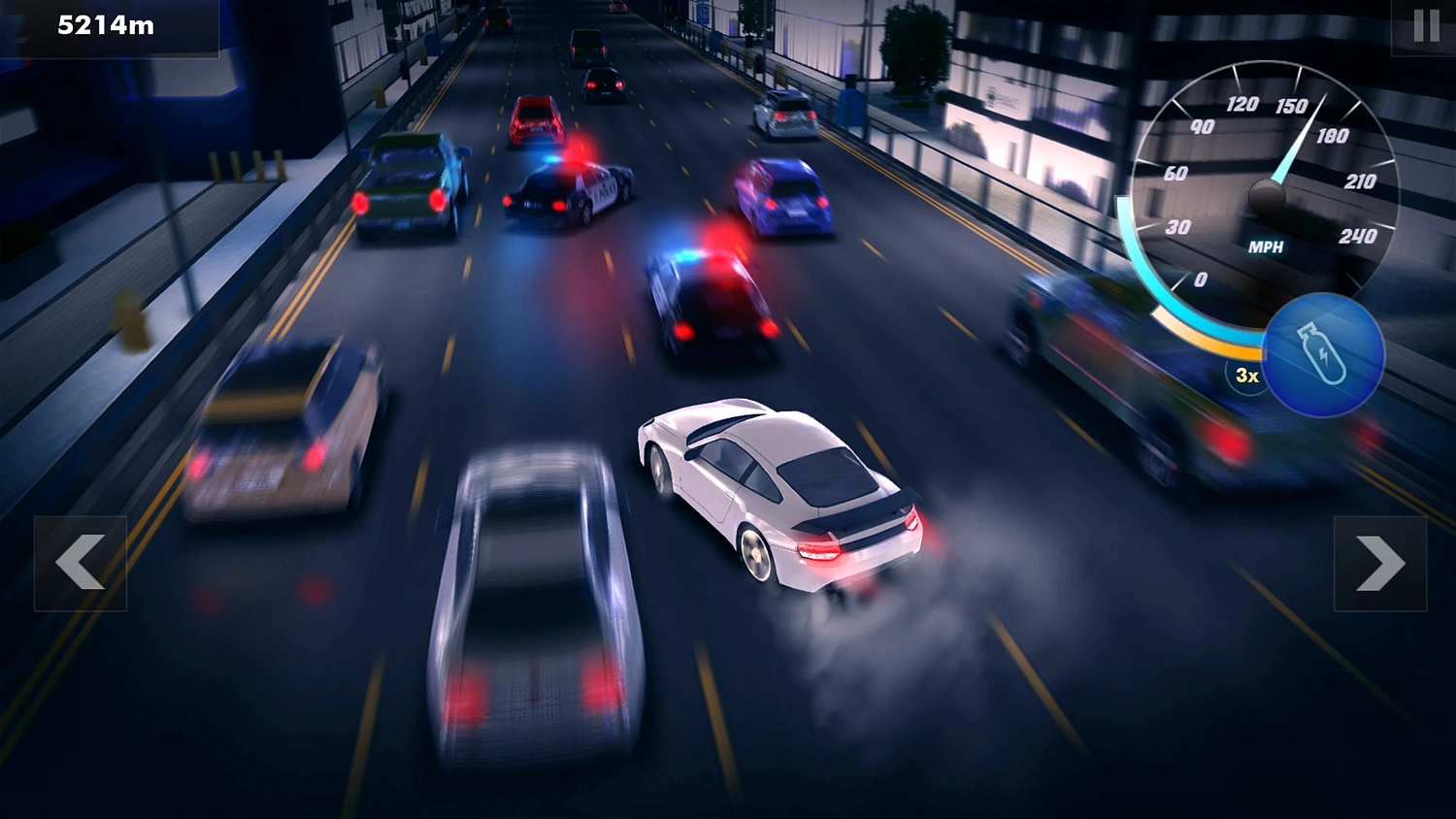1456x819 pixels.
Task: Click the MPH label inside the speedometer
Action: (1267, 247)
